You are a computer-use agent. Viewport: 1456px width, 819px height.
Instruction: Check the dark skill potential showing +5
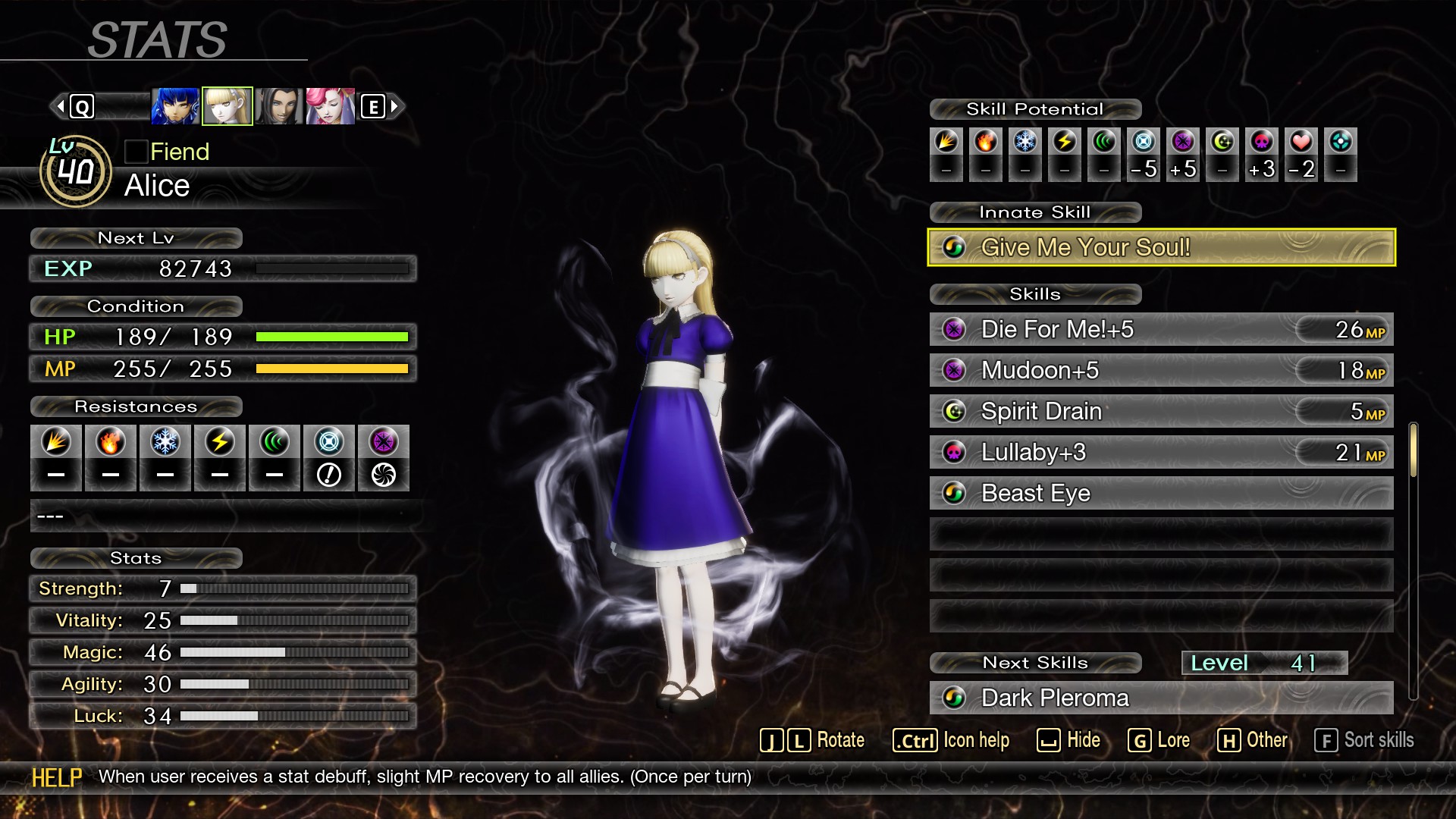tap(1183, 142)
